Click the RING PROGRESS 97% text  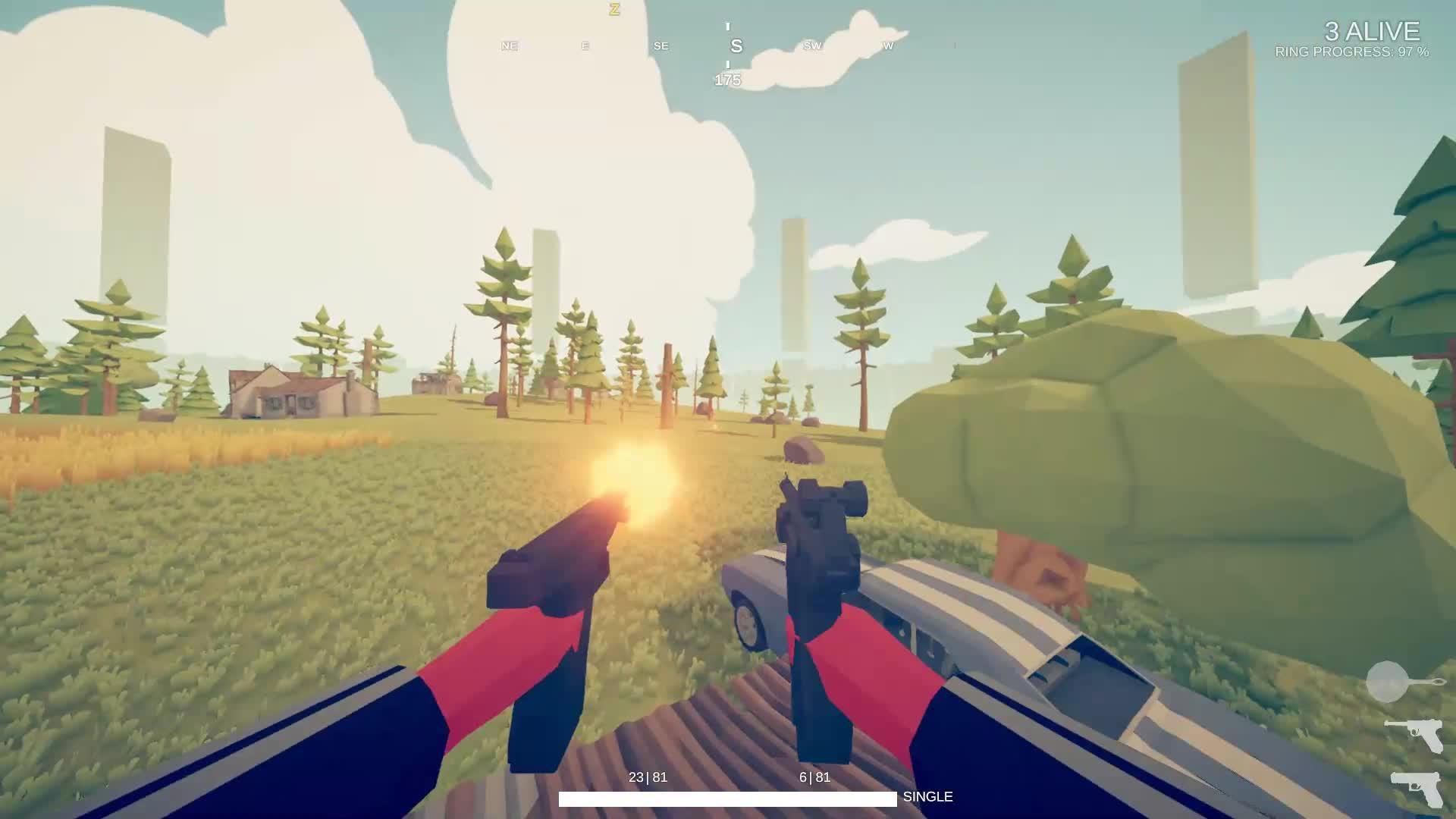point(1353,53)
